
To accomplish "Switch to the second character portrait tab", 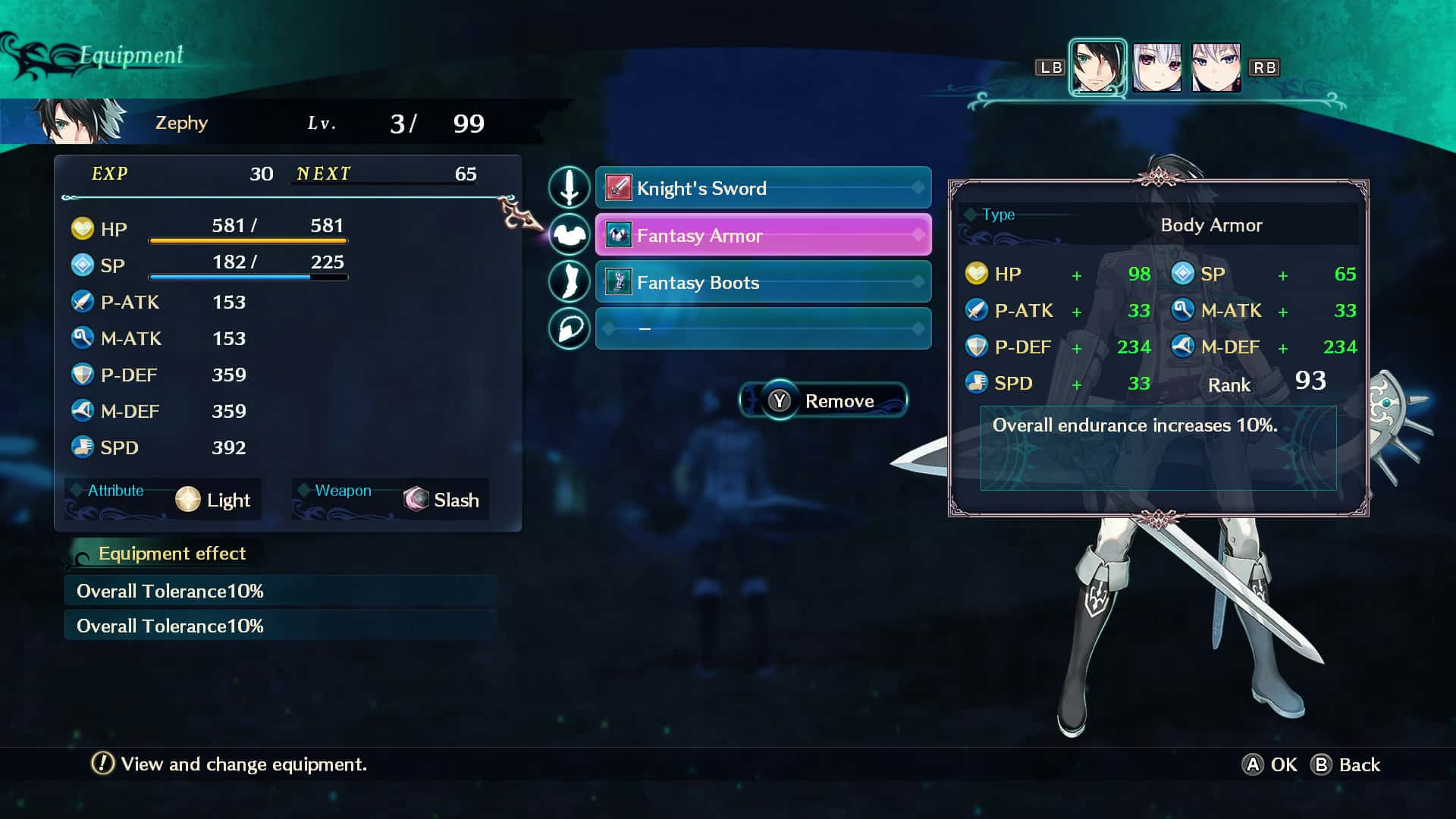I will 1159,67.
